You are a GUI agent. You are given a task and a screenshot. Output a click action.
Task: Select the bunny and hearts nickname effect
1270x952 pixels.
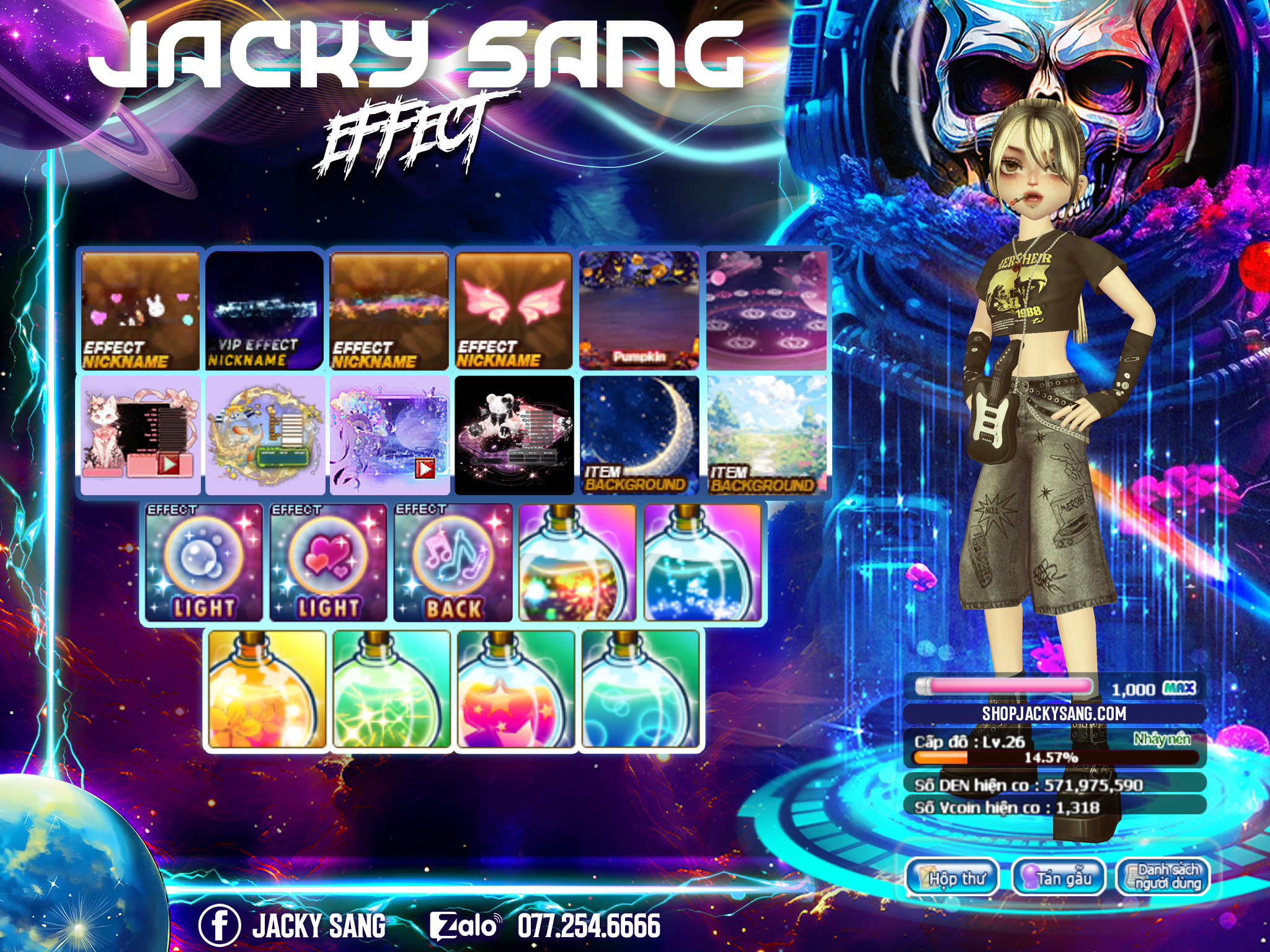click(x=141, y=311)
